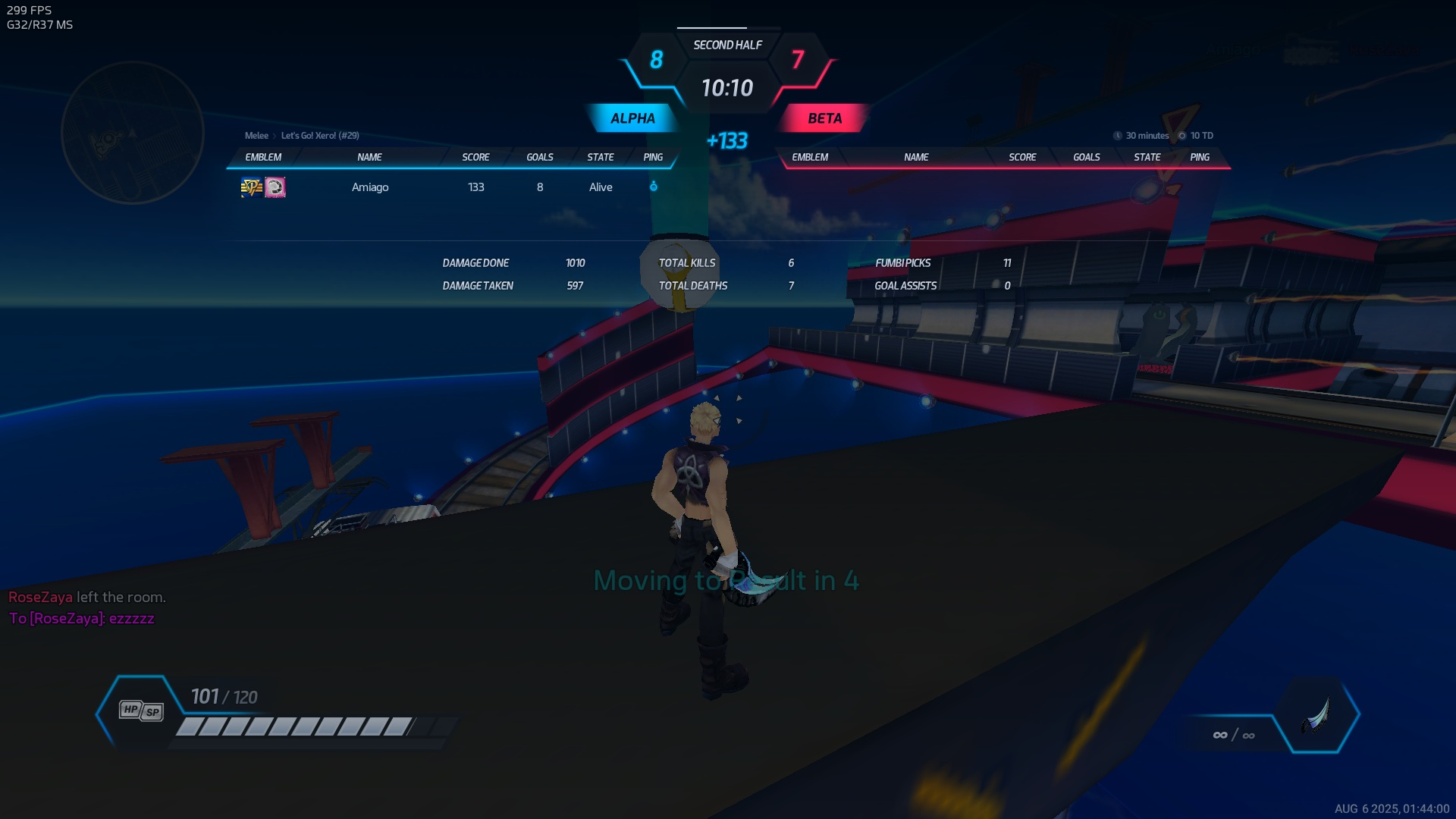Screen dimensions: 1456x819
Task: Click the ALPHA team banner
Action: point(632,118)
